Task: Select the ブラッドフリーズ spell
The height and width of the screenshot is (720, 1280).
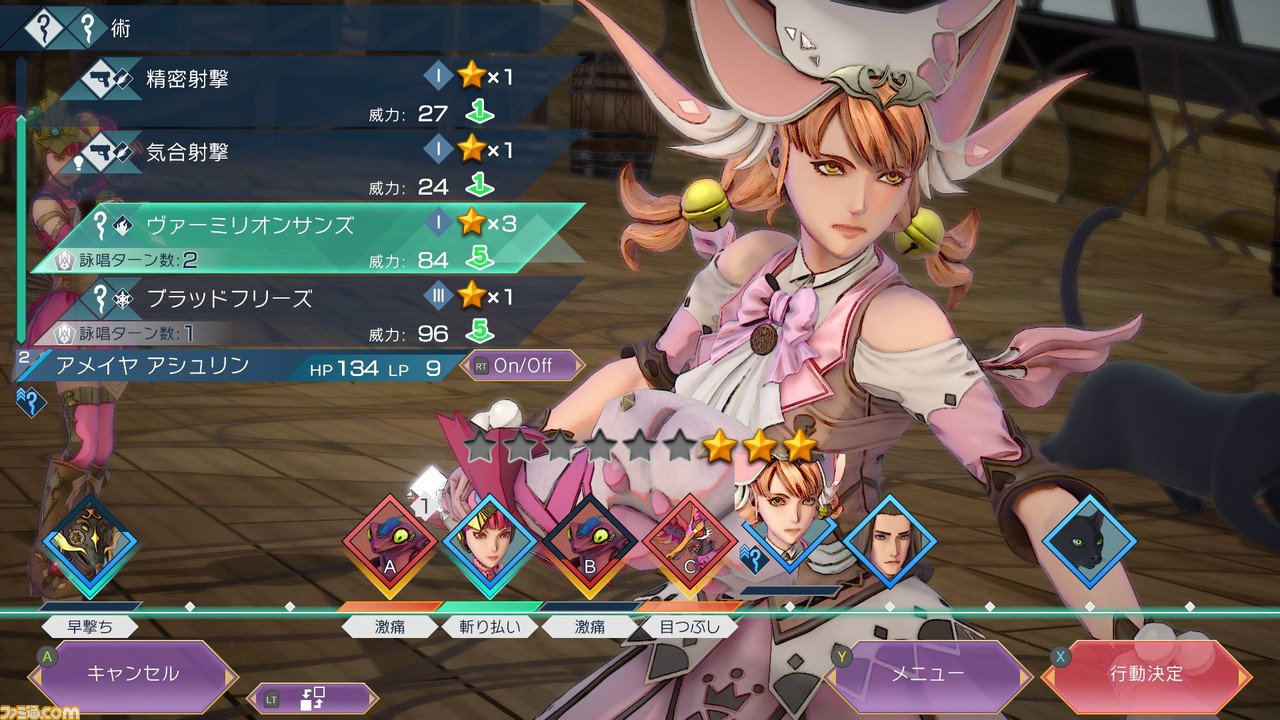Action: pos(300,298)
